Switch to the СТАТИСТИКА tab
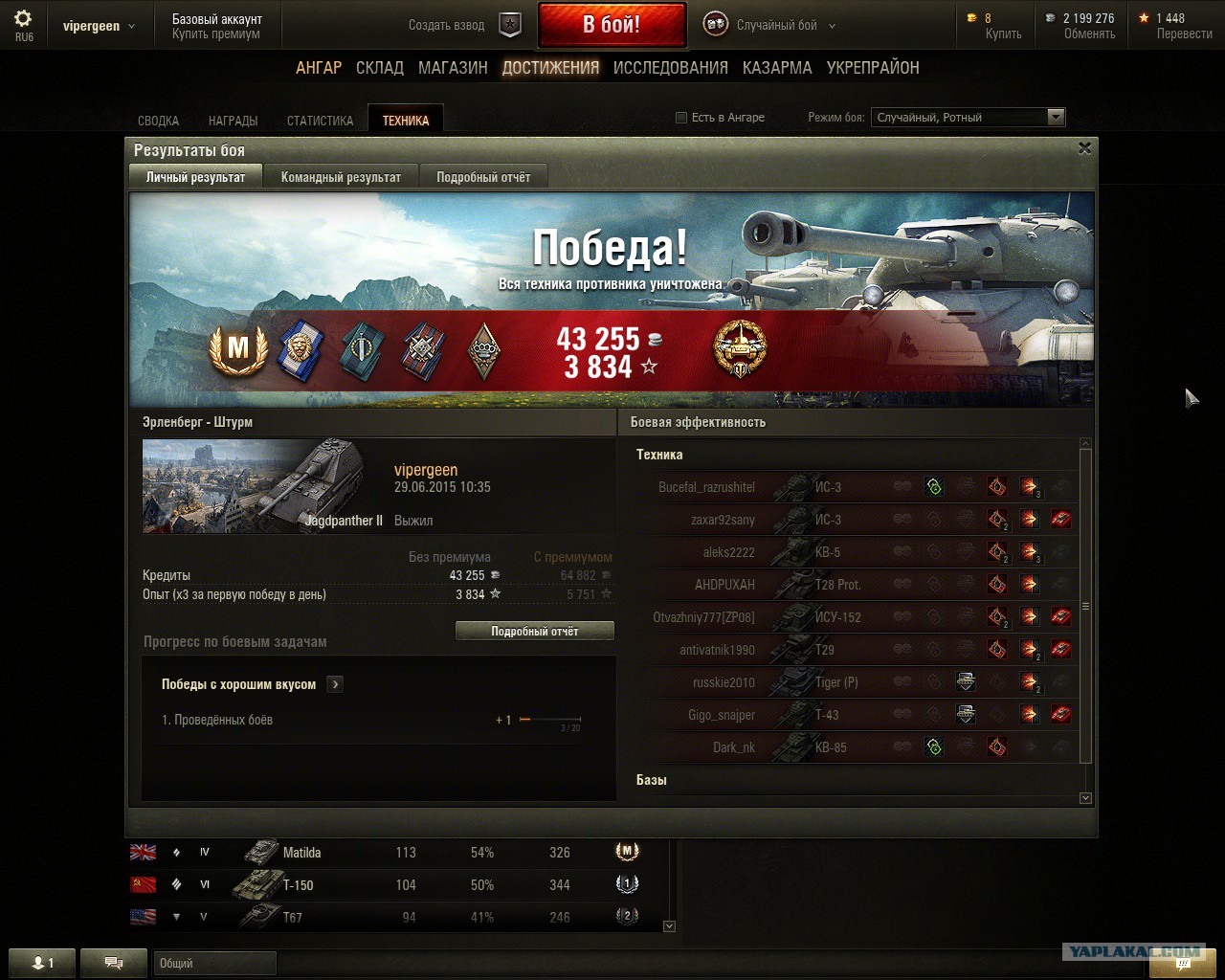This screenshot has height=980, width=1225. [320, 121]
